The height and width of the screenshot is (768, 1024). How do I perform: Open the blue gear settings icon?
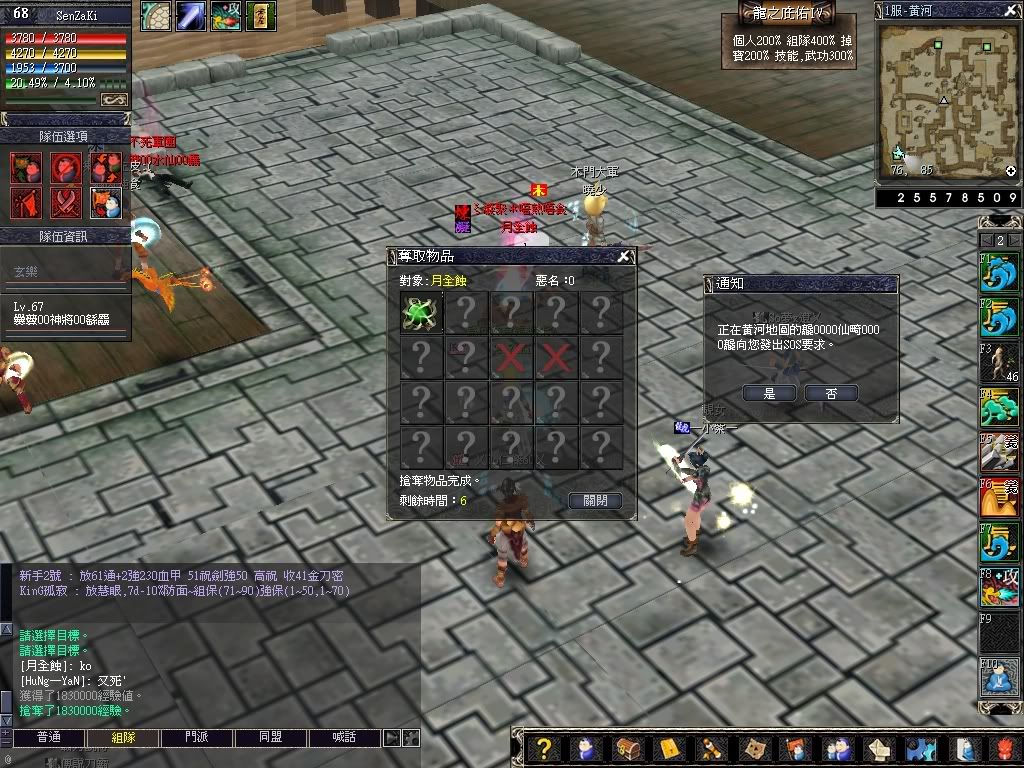point(919,749)
